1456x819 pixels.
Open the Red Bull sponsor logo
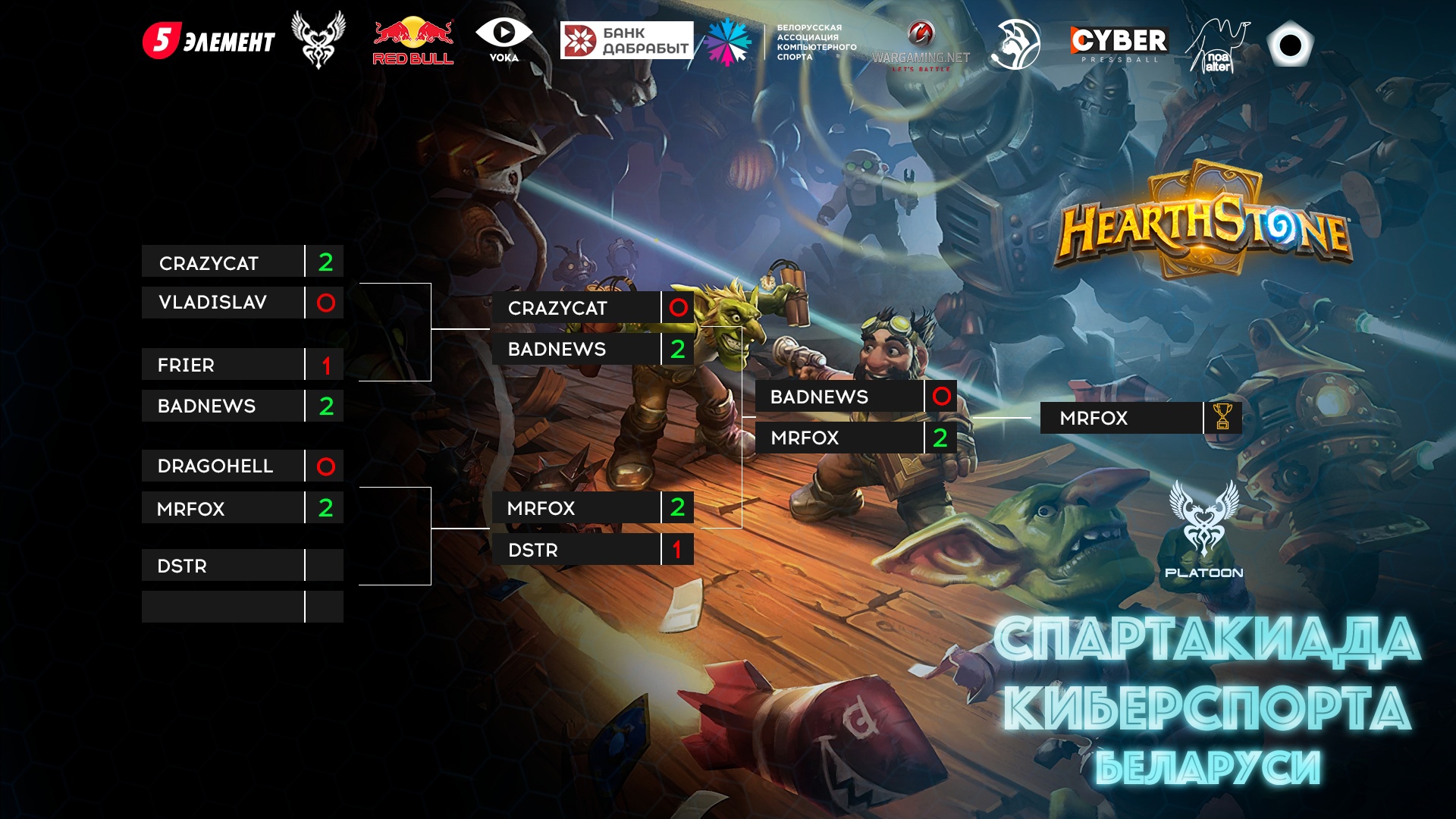(413, 42)
